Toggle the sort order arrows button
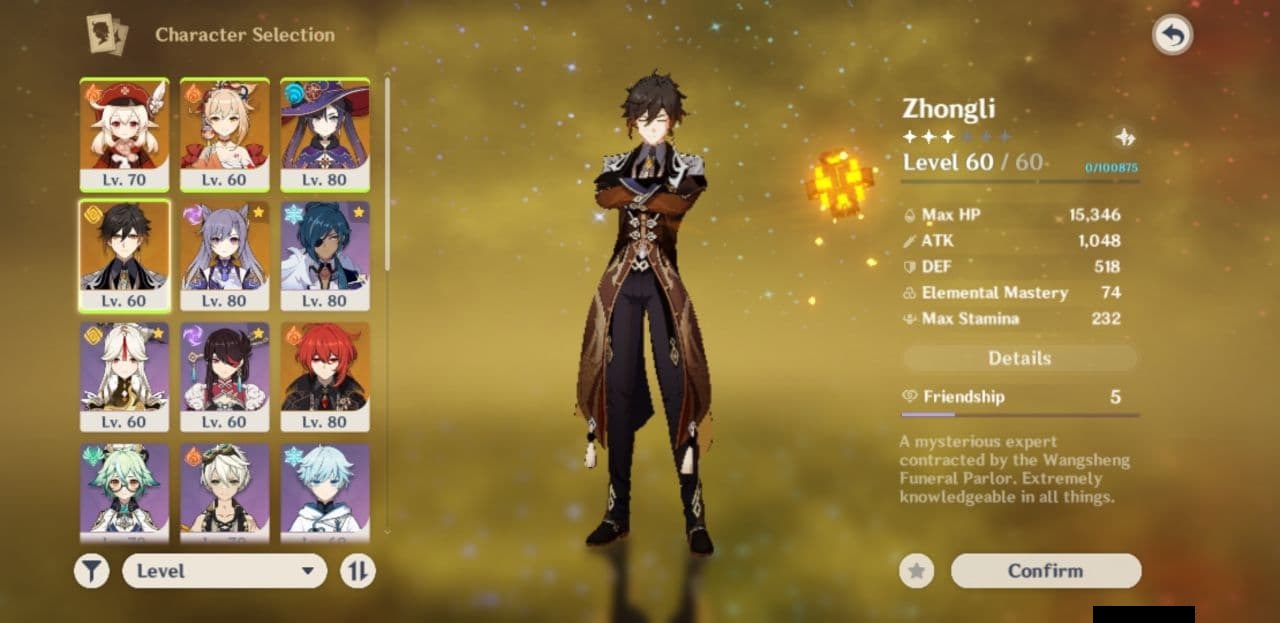Viewport: 1280px width, 623px height. tap(358, 571)
